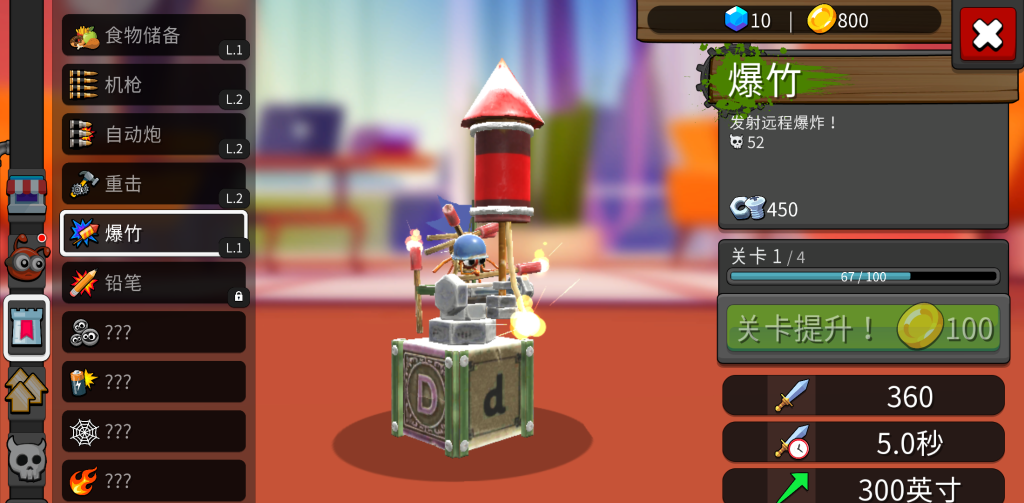Choose the 机枪 machine gun entry

[154, 85]
